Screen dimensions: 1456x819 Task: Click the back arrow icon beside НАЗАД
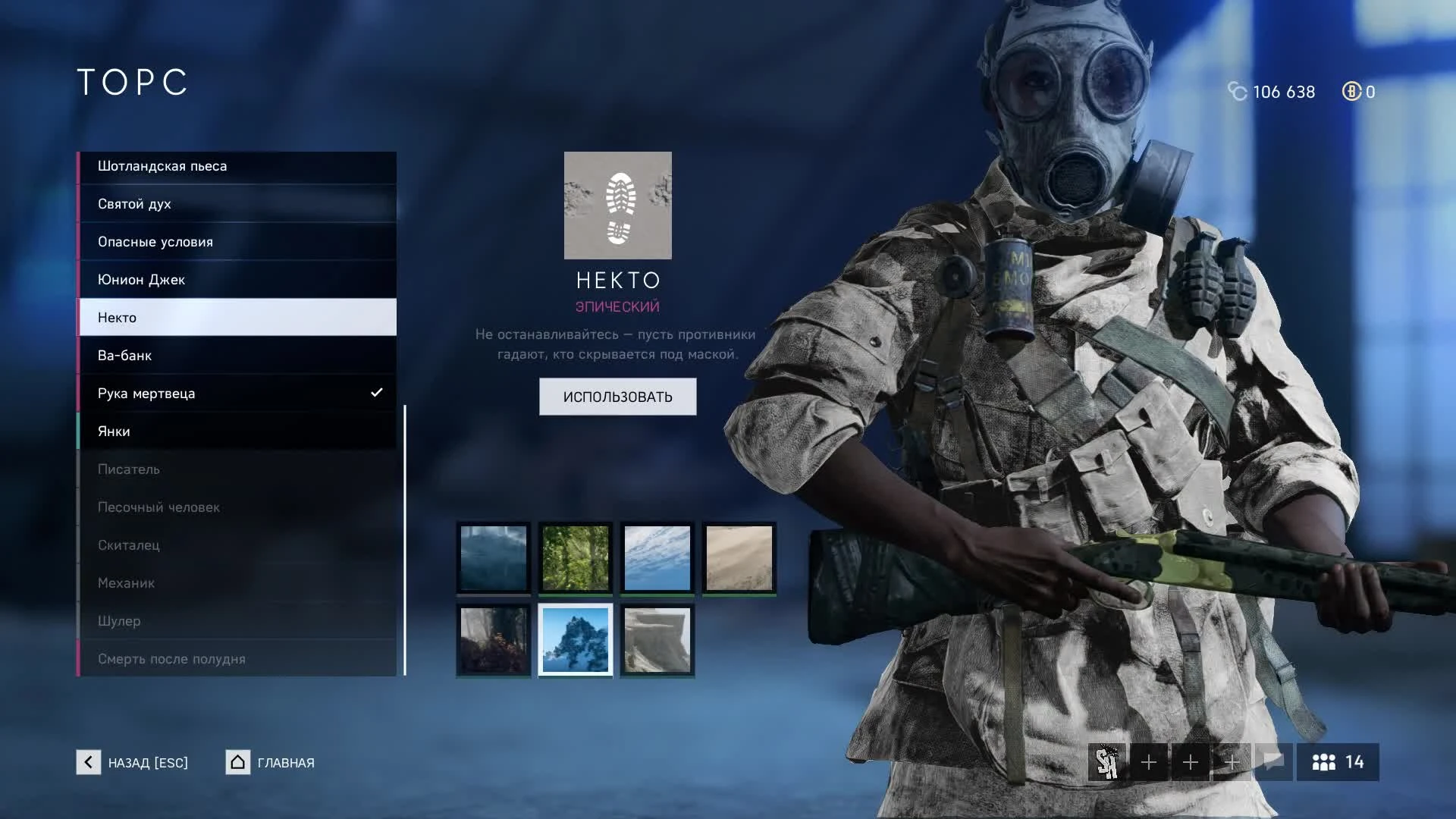pos(89,763)
